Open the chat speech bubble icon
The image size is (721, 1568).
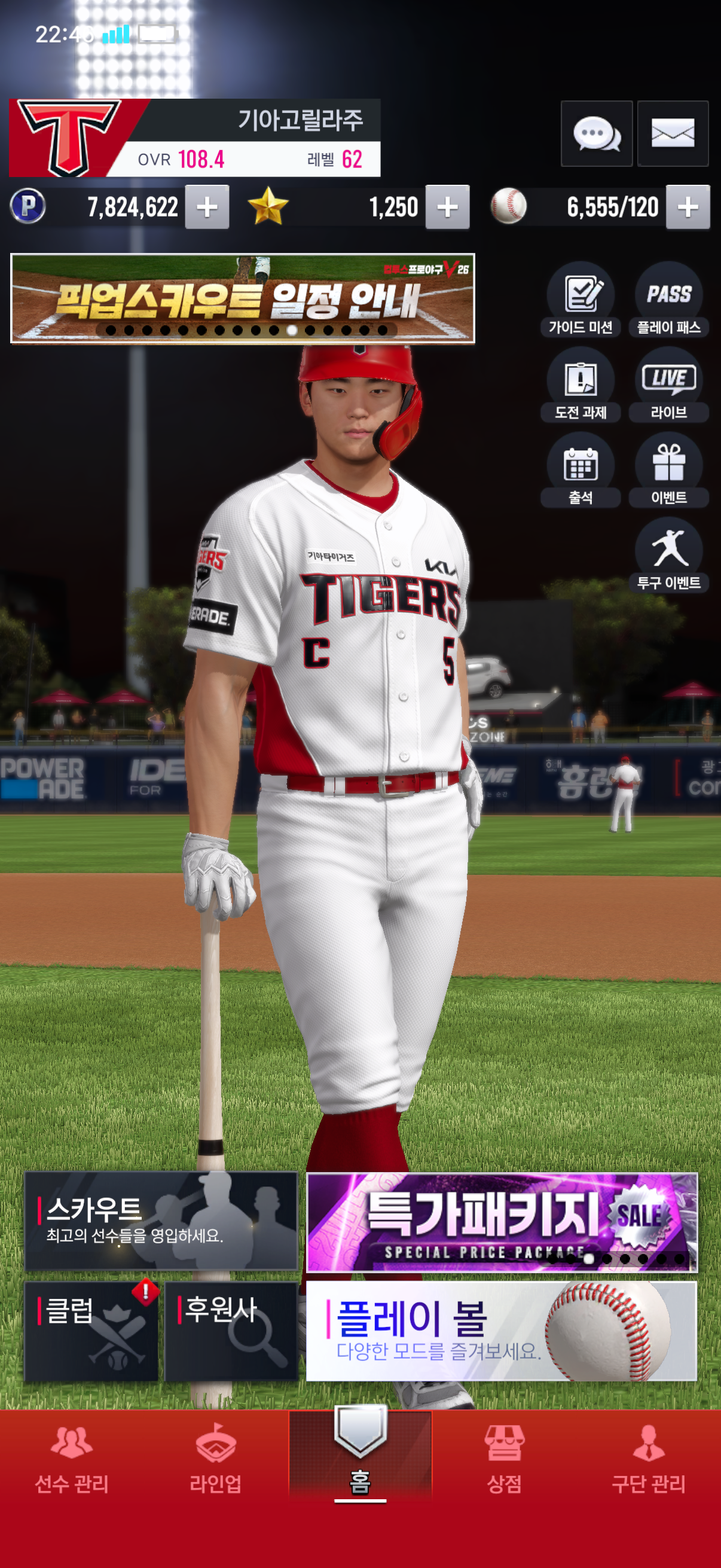tap(596, 133)
